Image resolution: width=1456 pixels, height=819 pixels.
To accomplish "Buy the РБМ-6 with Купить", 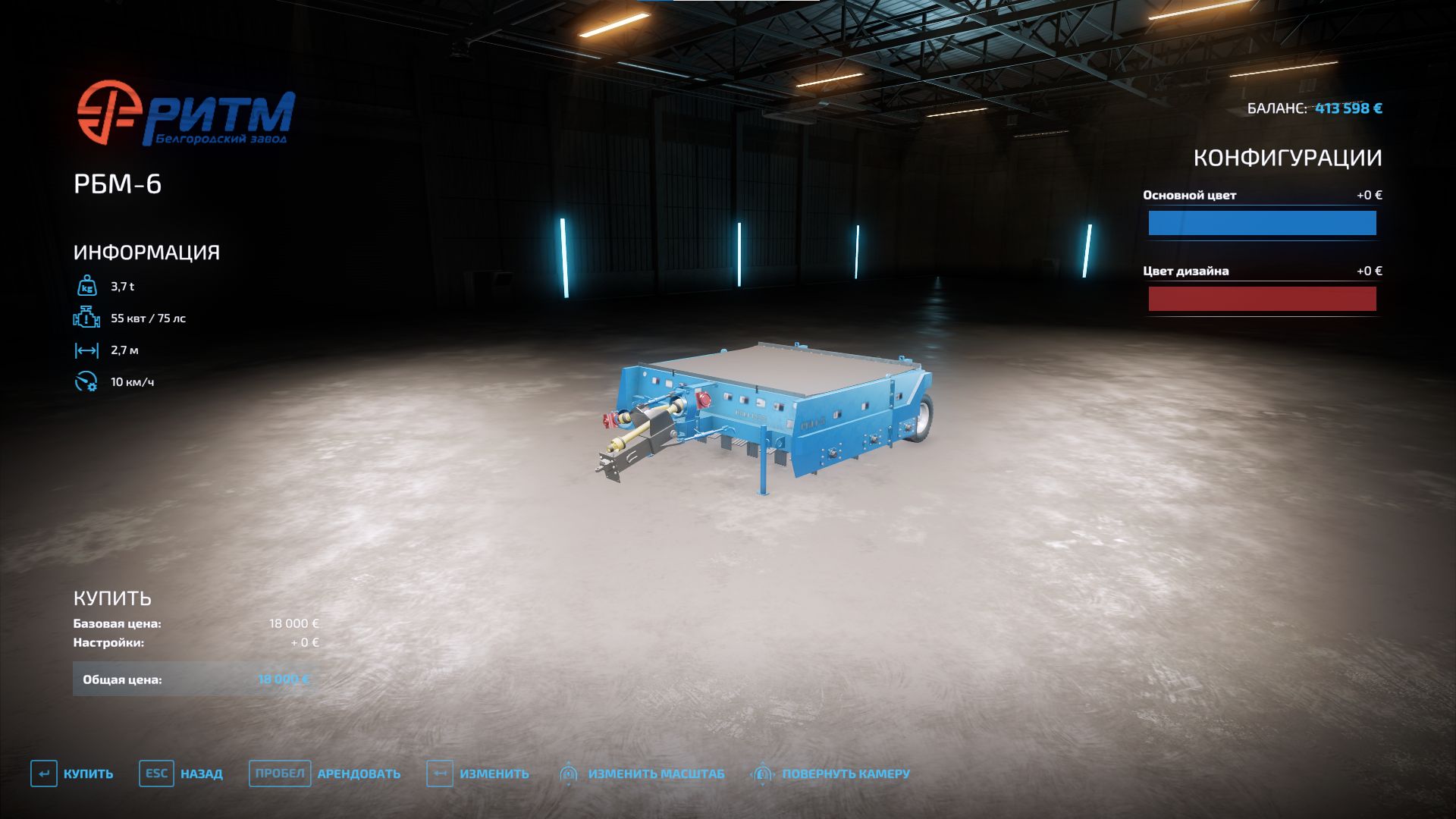I will pos(73,773).
